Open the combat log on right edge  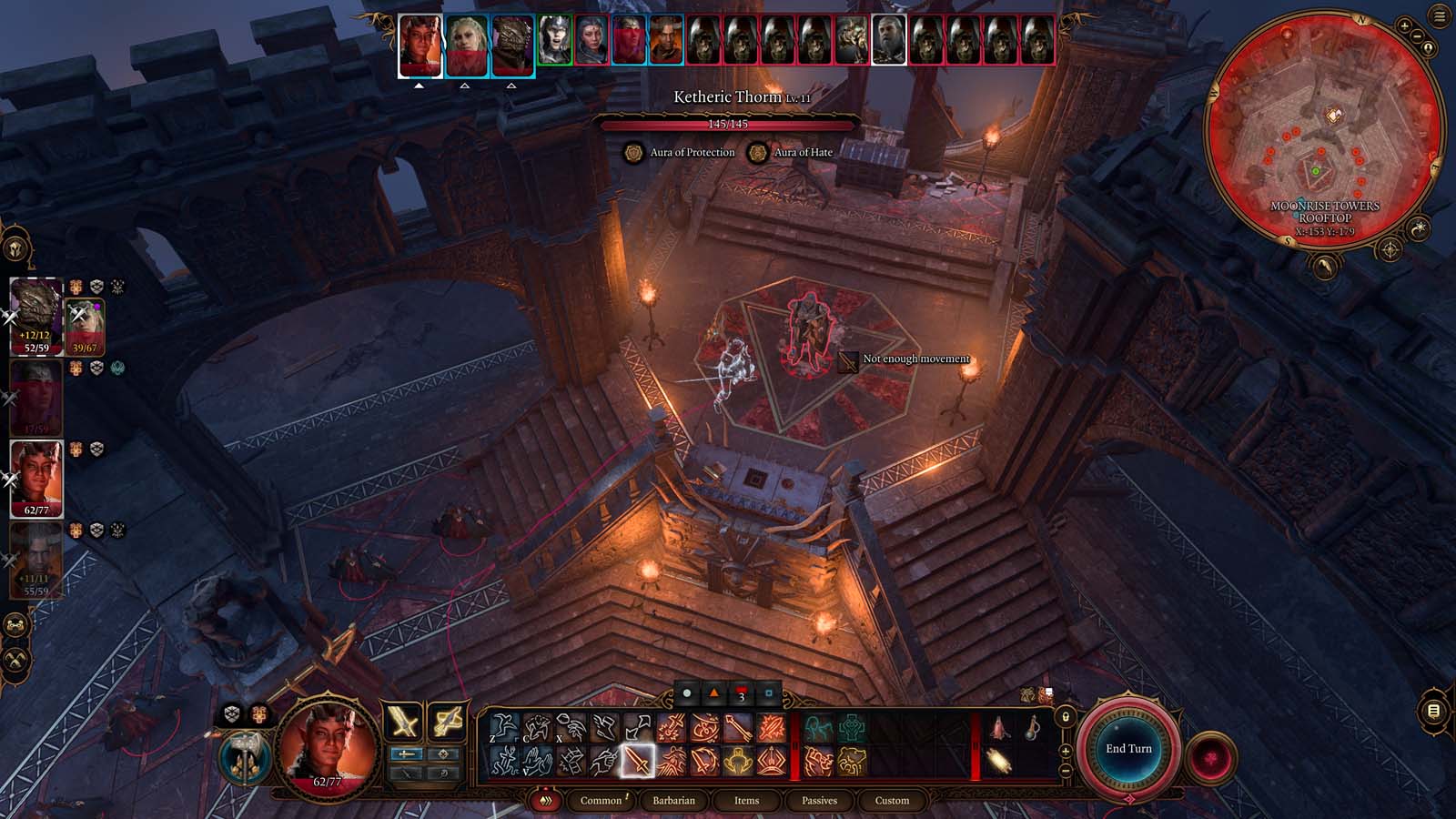click(1433, 711)
